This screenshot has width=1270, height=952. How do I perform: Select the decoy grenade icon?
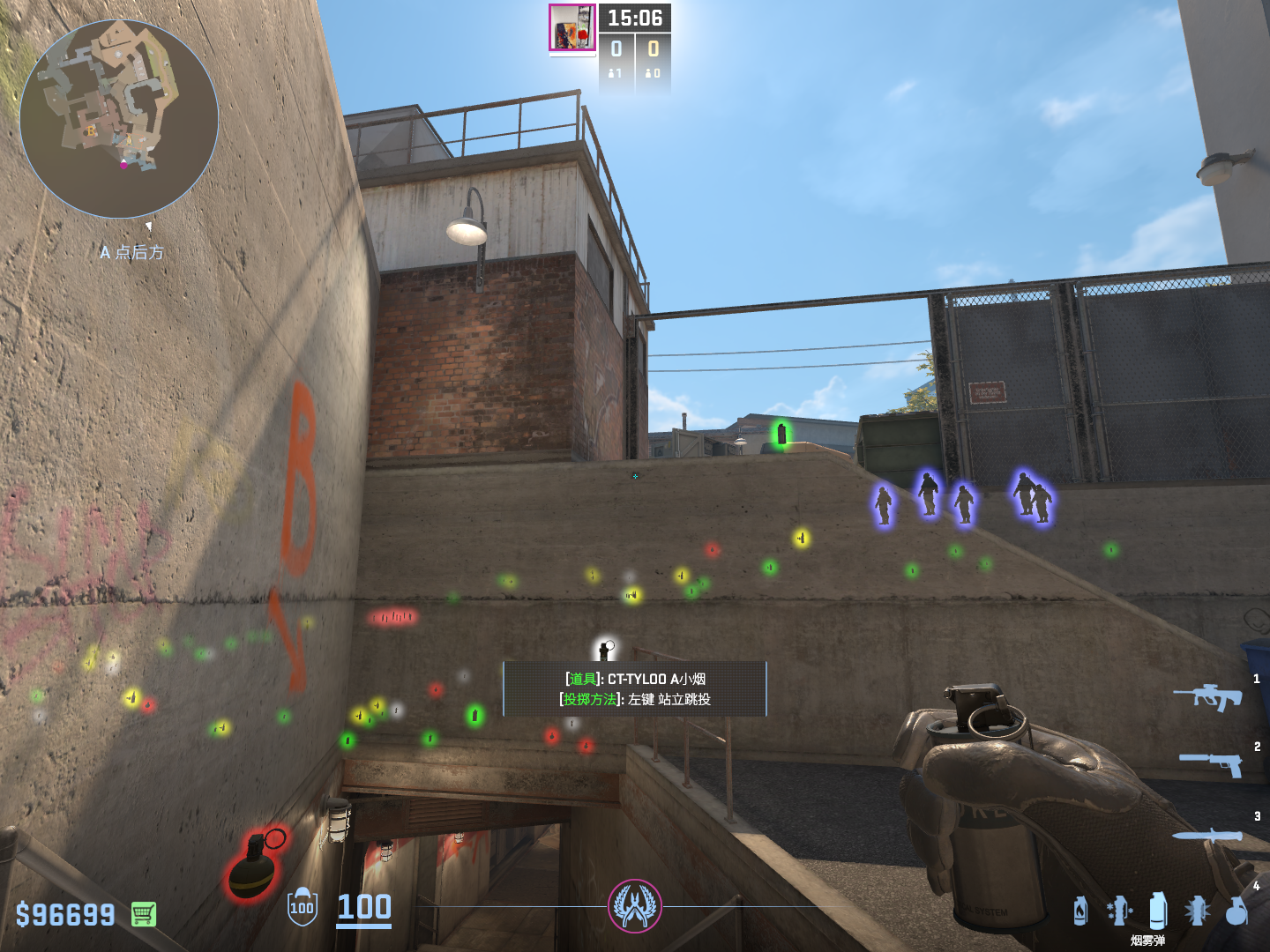click(x=1118, y=911)
